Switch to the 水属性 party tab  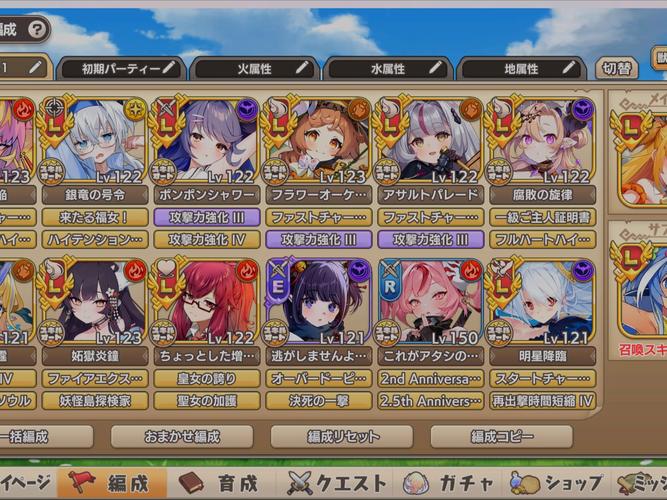tap(388, 69)
